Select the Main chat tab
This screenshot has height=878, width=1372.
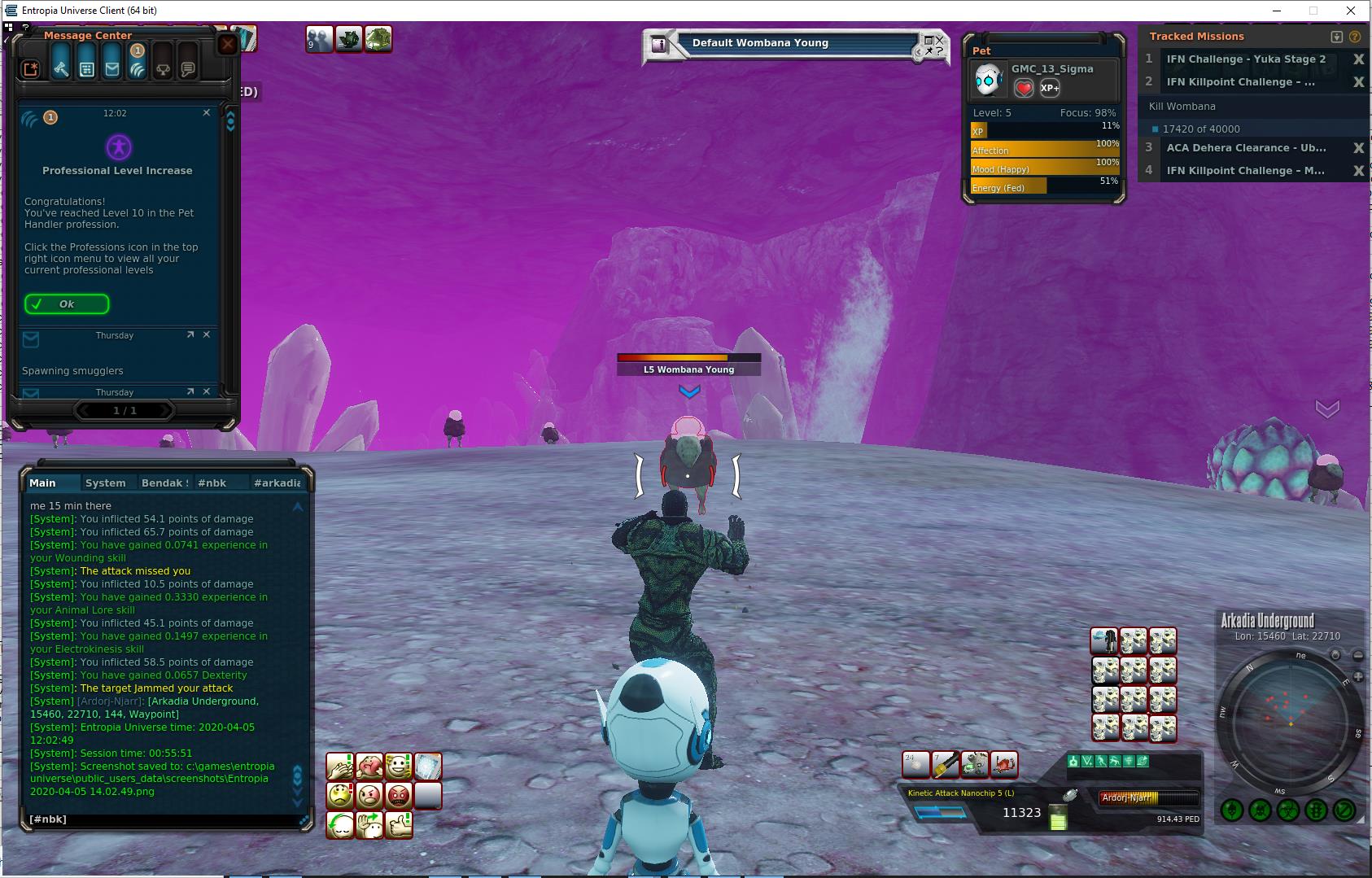(43, 483)
